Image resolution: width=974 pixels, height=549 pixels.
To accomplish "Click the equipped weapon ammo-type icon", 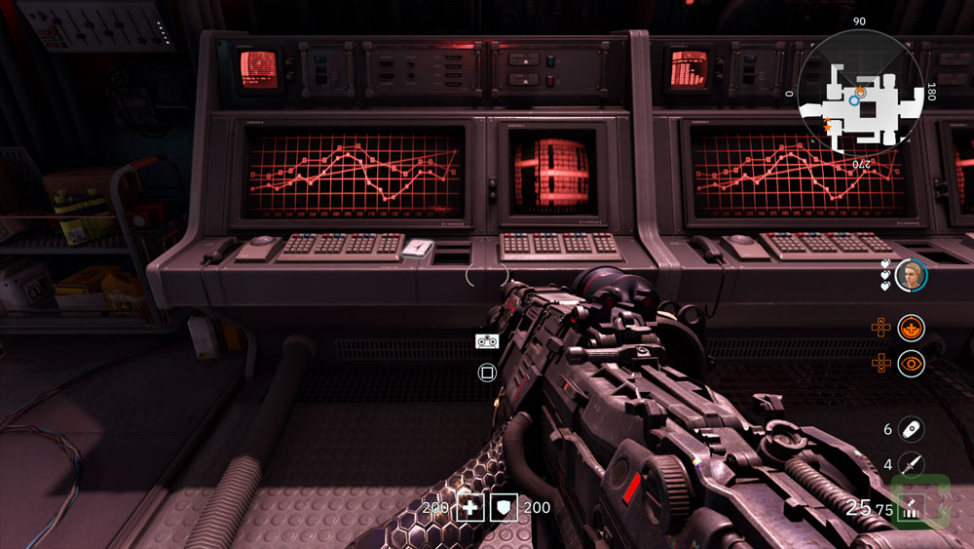I will (x=911, y=508).
